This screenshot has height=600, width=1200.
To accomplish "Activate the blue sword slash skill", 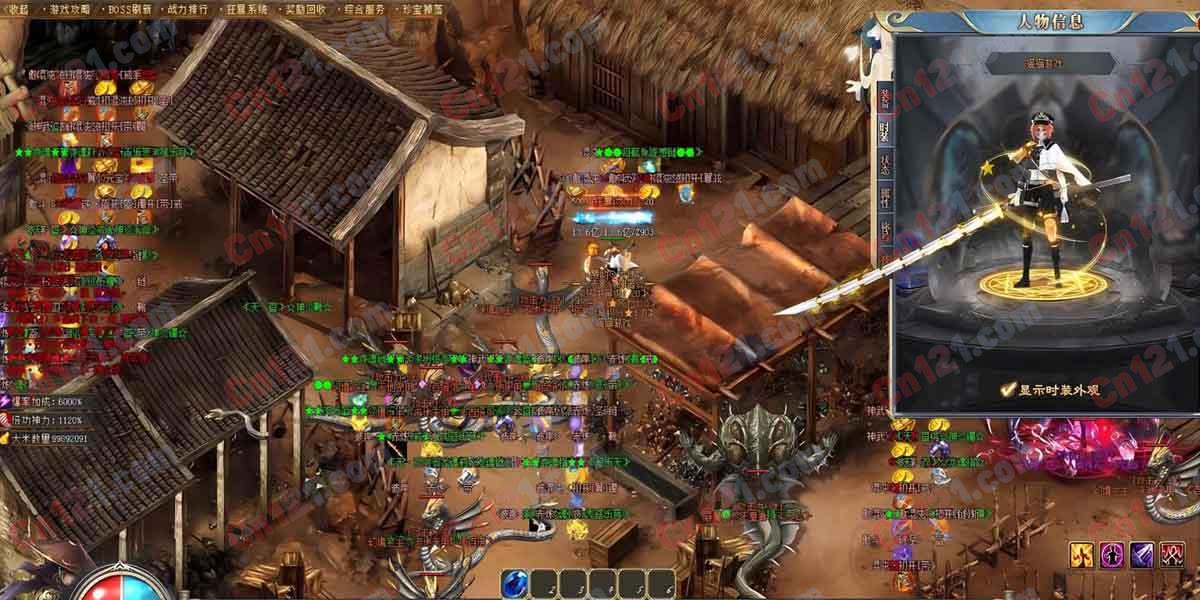I will 1142,554.
